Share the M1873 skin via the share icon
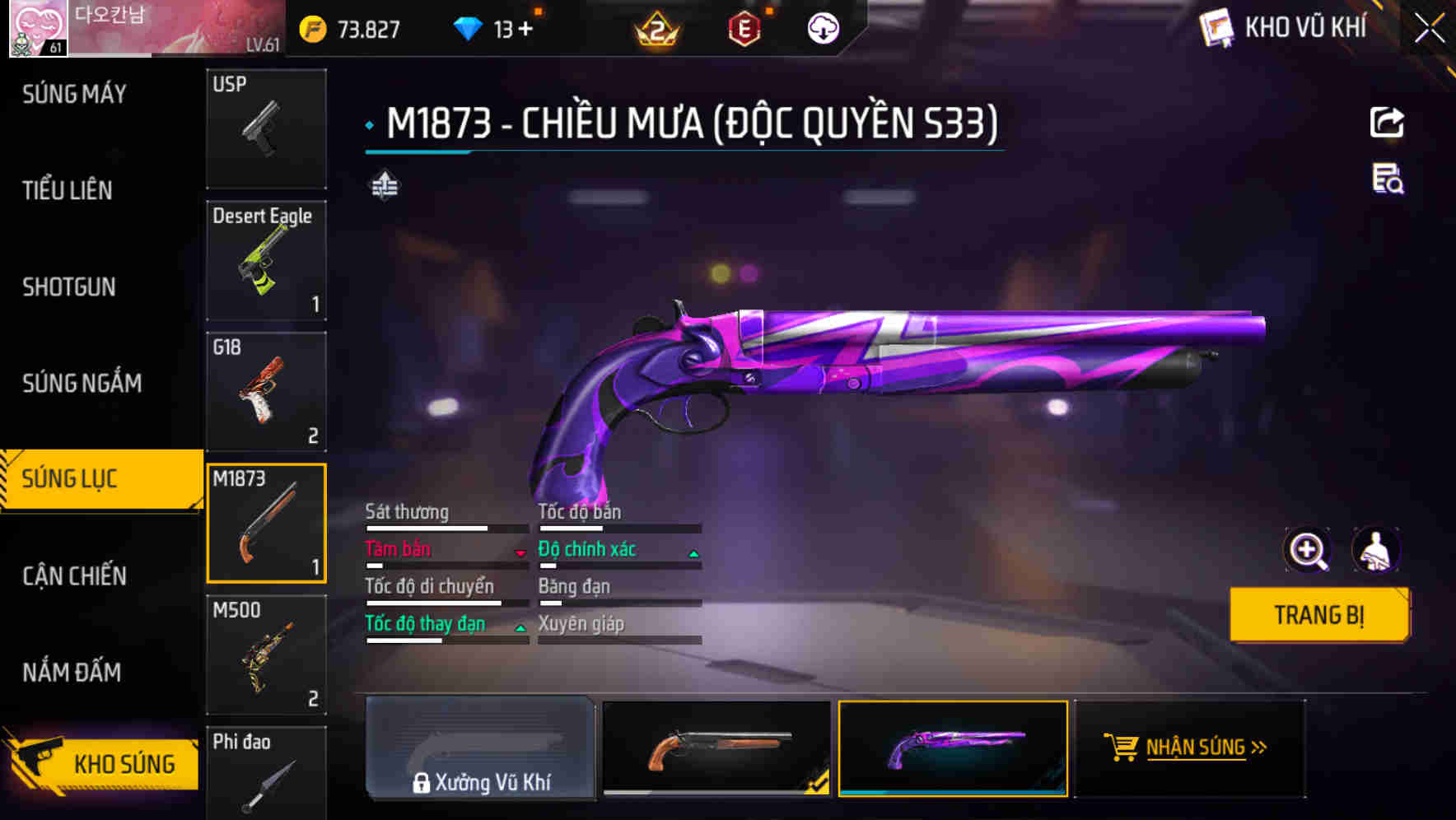Viewport: 1456px width, 820px height. pos(1388,122)
